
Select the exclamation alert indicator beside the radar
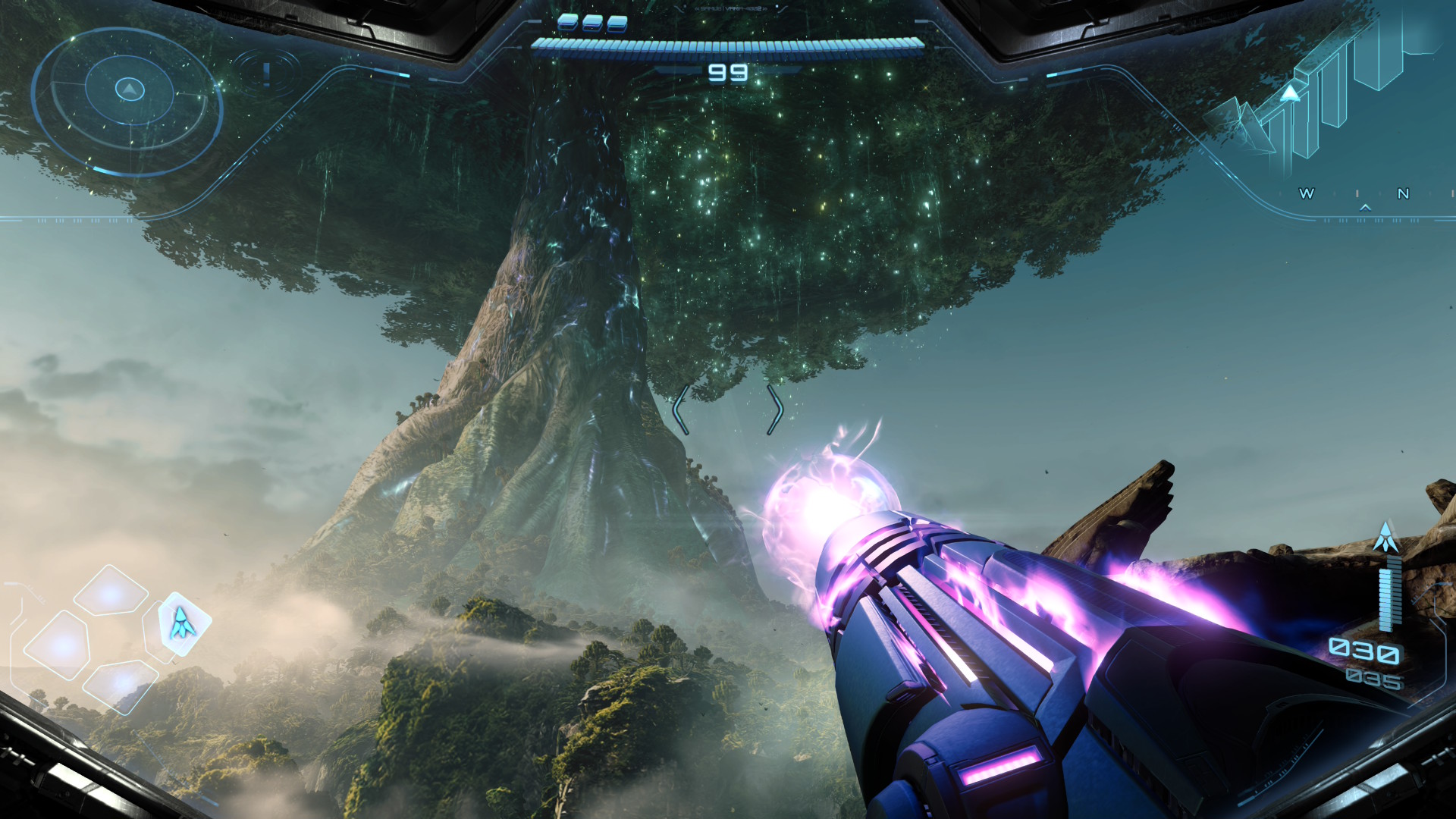tap(266, 74)
